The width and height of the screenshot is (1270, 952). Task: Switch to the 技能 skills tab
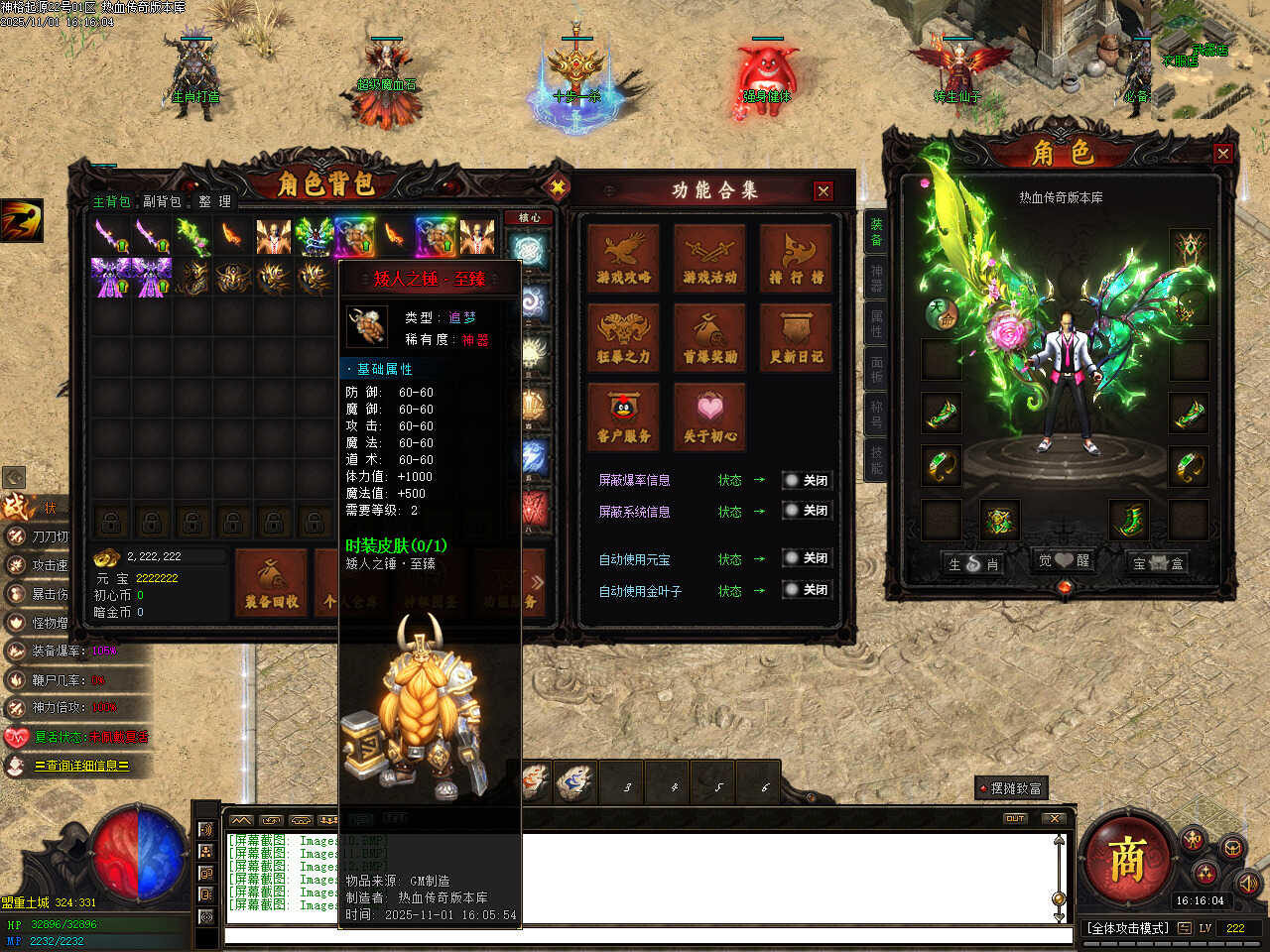coord(876,459)
